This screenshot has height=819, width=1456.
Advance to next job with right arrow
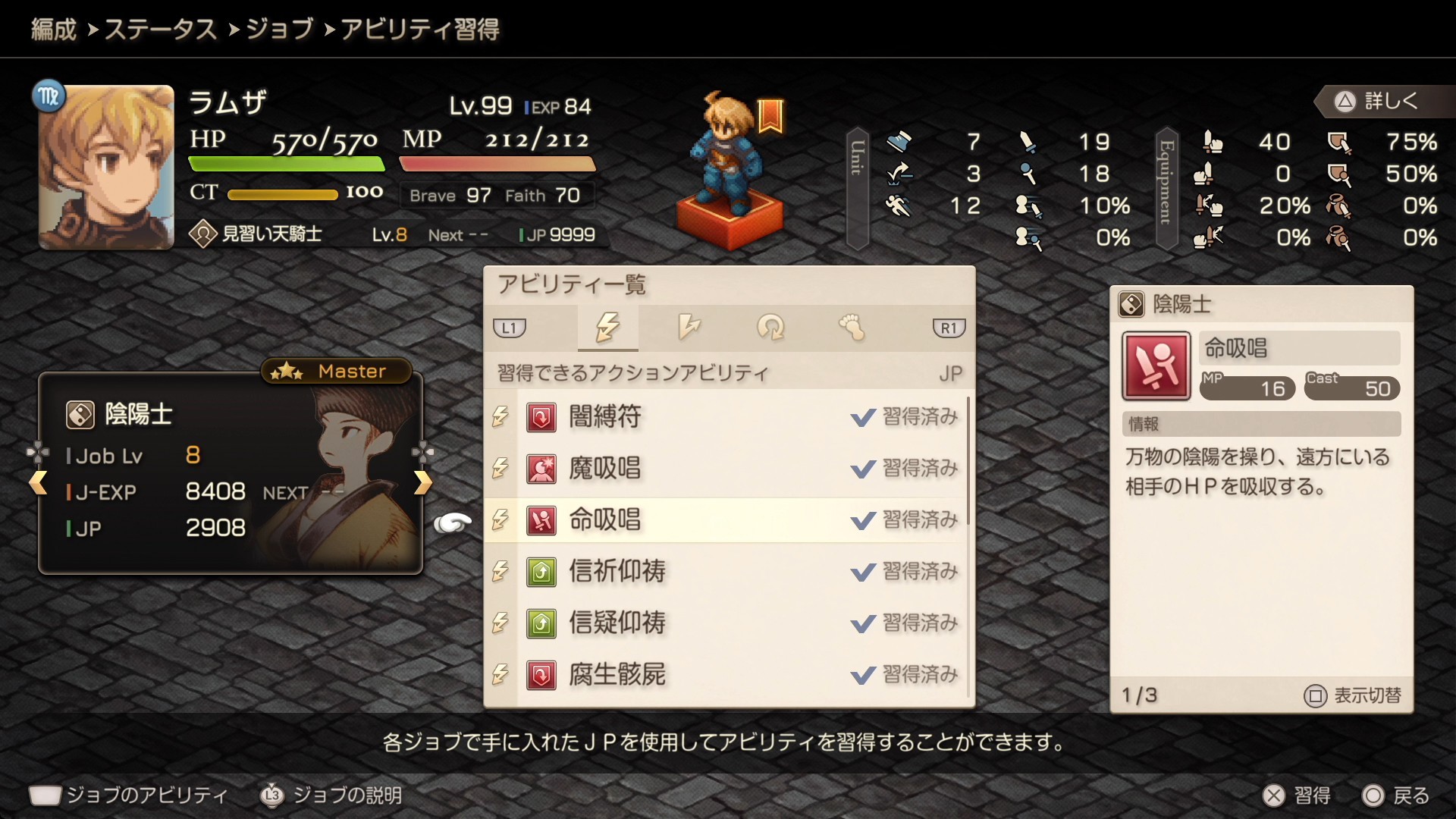(x=423, y=482)
